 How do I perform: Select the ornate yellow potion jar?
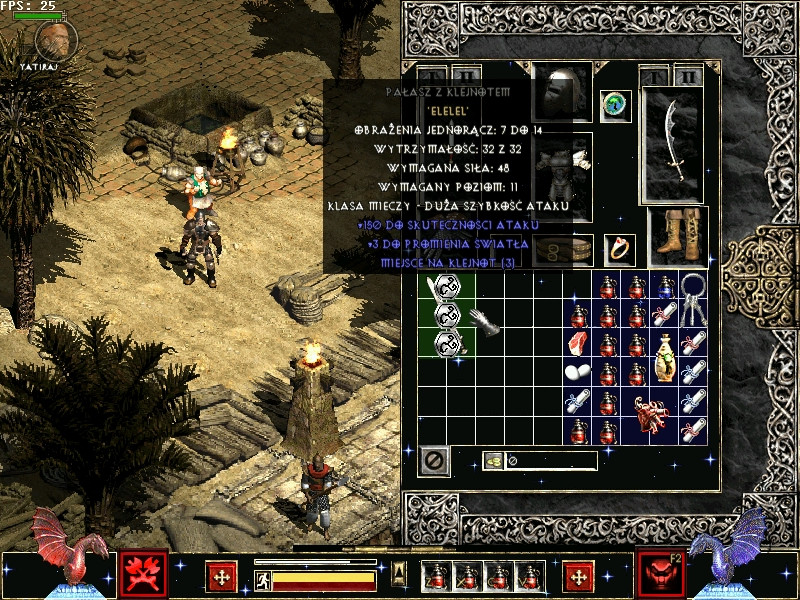point(665,359)
